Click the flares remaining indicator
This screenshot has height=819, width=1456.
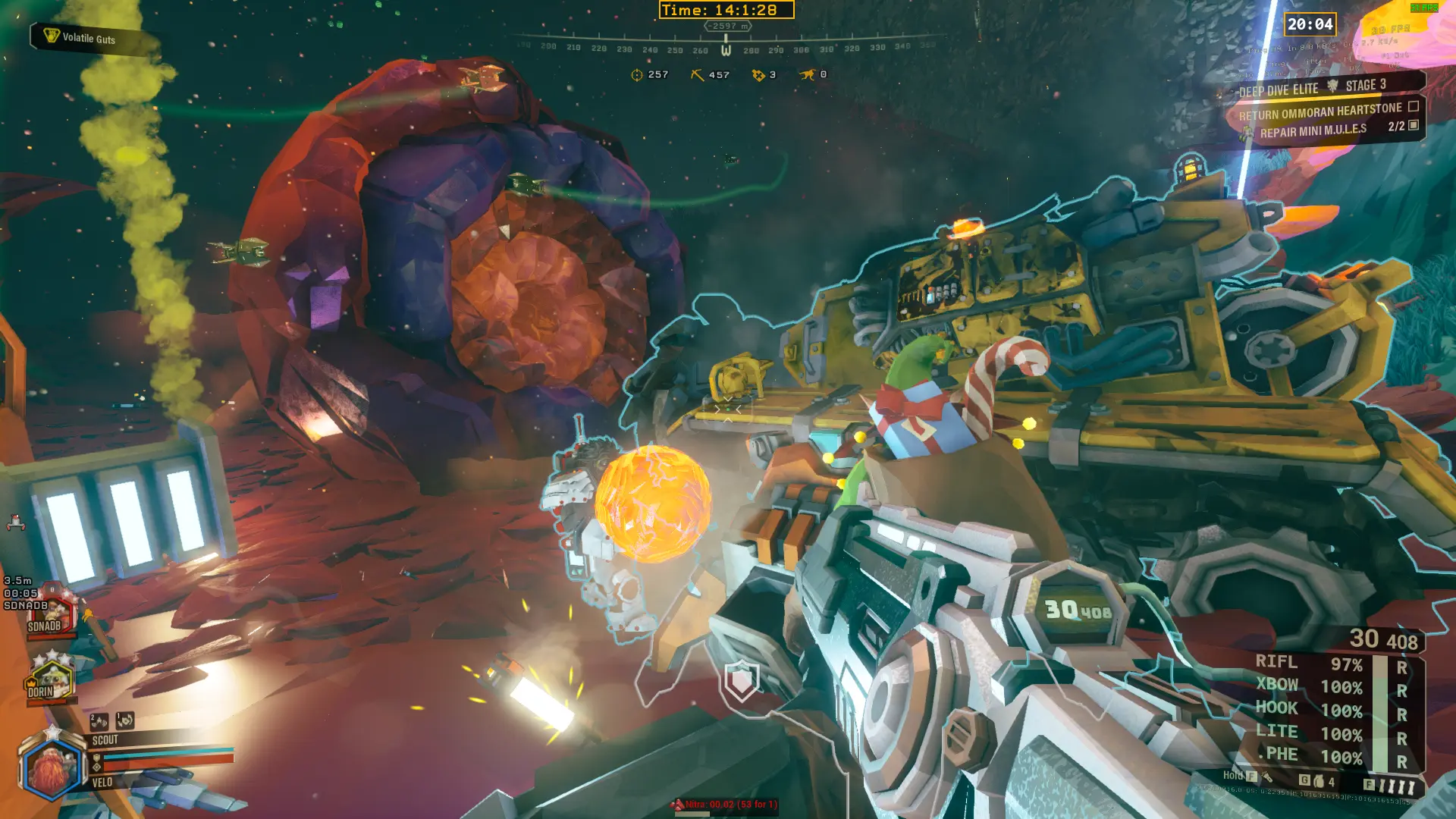click(1395, 786)
